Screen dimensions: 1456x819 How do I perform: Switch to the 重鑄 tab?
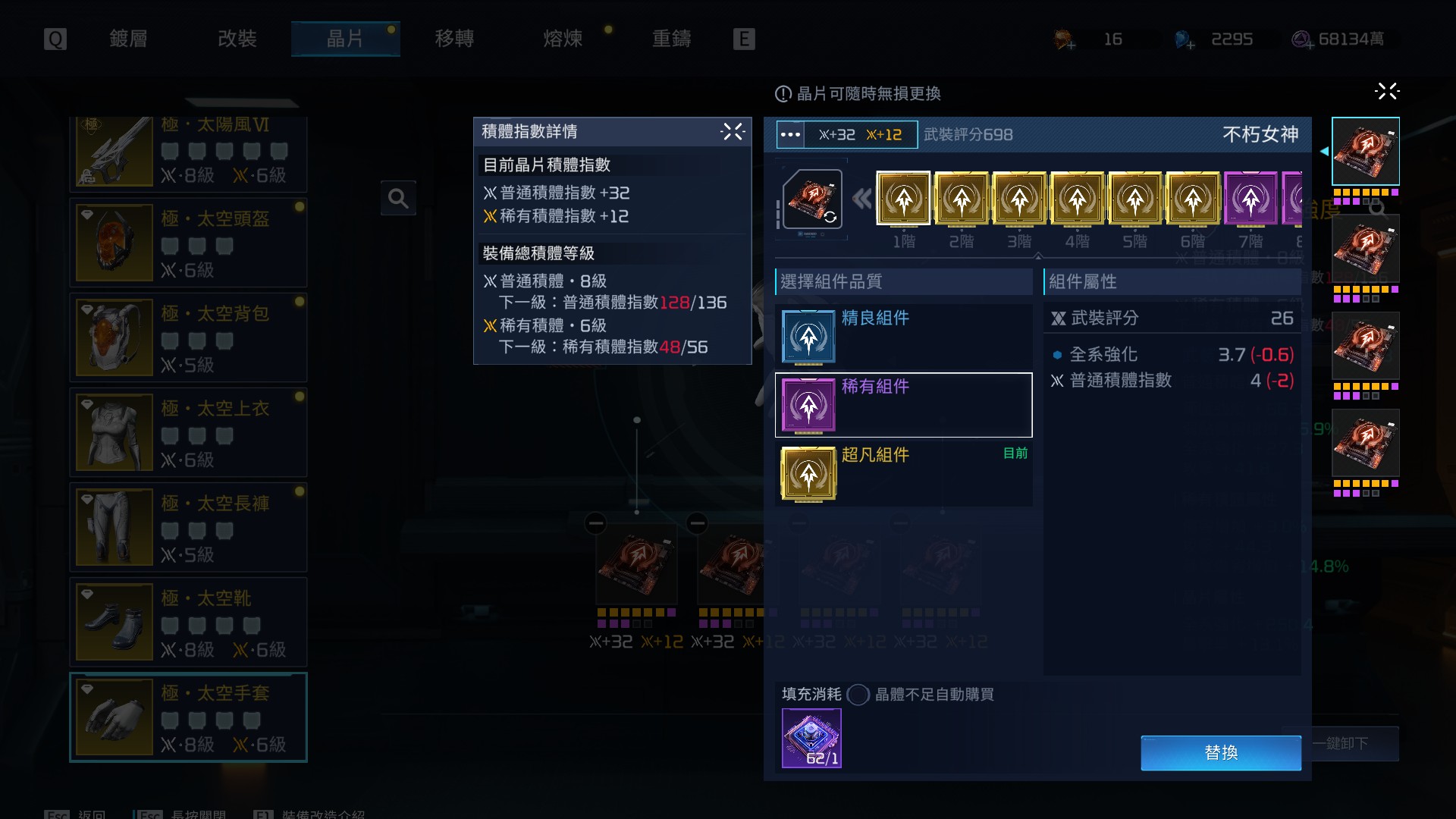tap(672, 39)
